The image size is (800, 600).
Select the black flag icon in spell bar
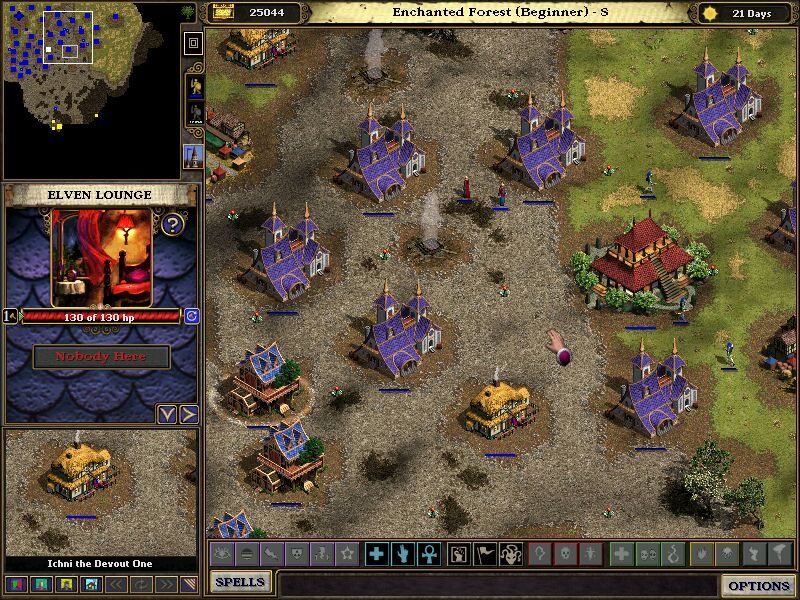tap(484, 553)
